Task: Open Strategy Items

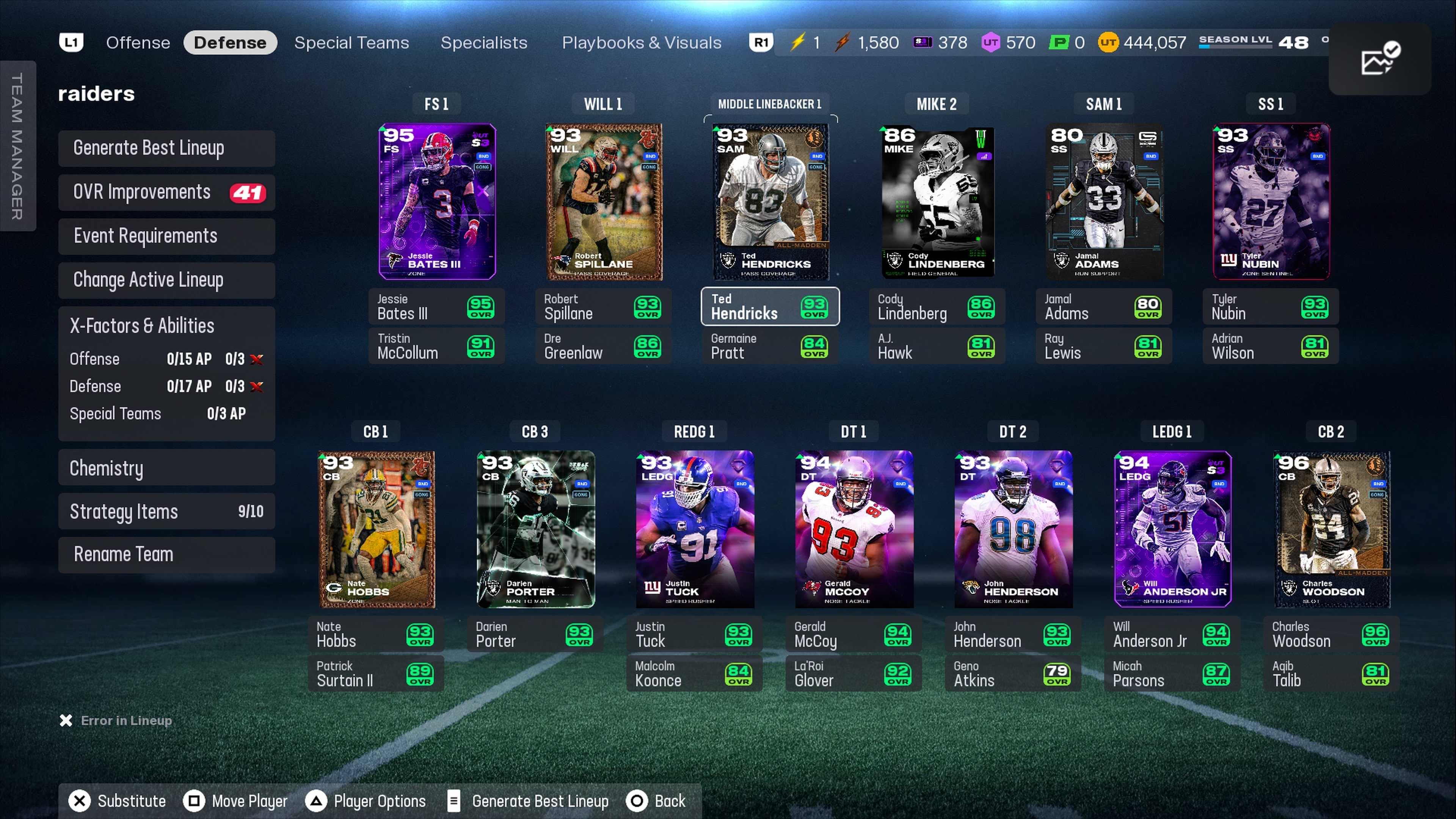Action: [166, 511]
